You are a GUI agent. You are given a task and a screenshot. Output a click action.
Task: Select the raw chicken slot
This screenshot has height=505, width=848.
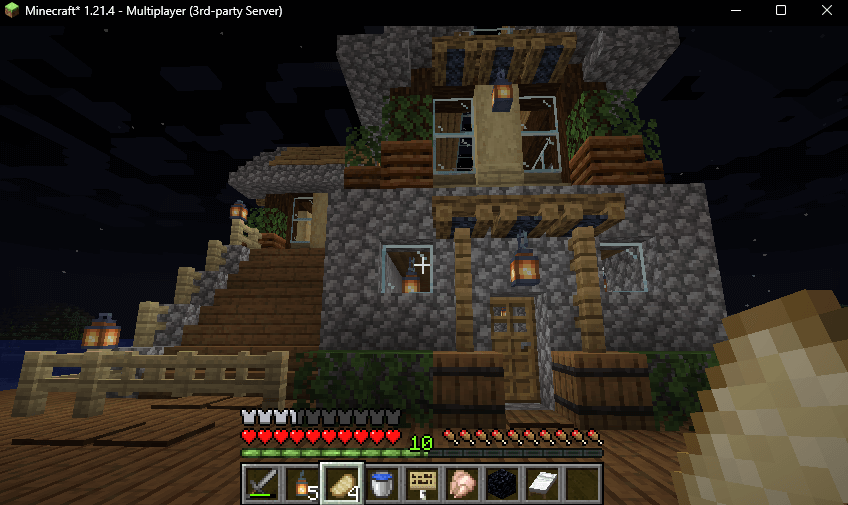(461, 484)
